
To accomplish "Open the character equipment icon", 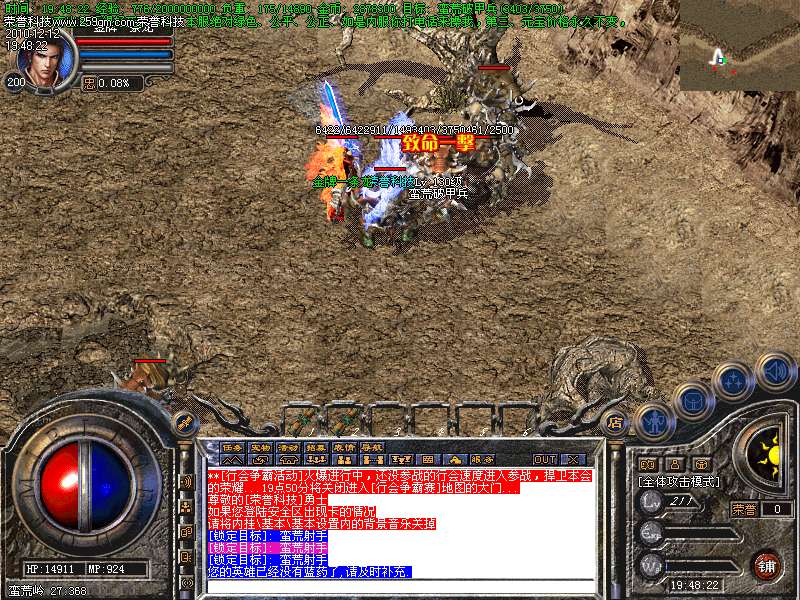I will click(x=652, y=420).
